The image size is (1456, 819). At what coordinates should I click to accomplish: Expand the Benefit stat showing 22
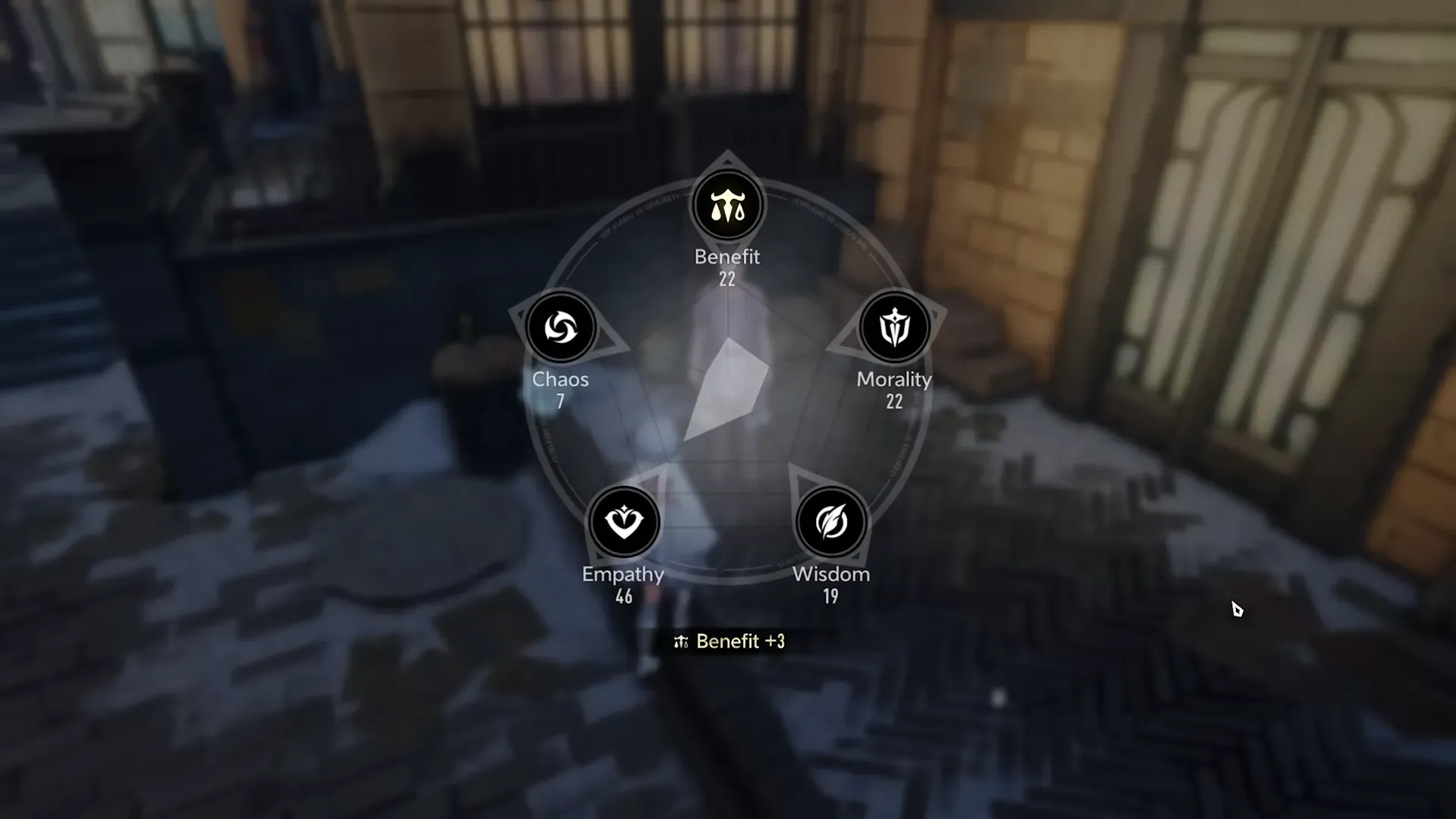(726, 280)
